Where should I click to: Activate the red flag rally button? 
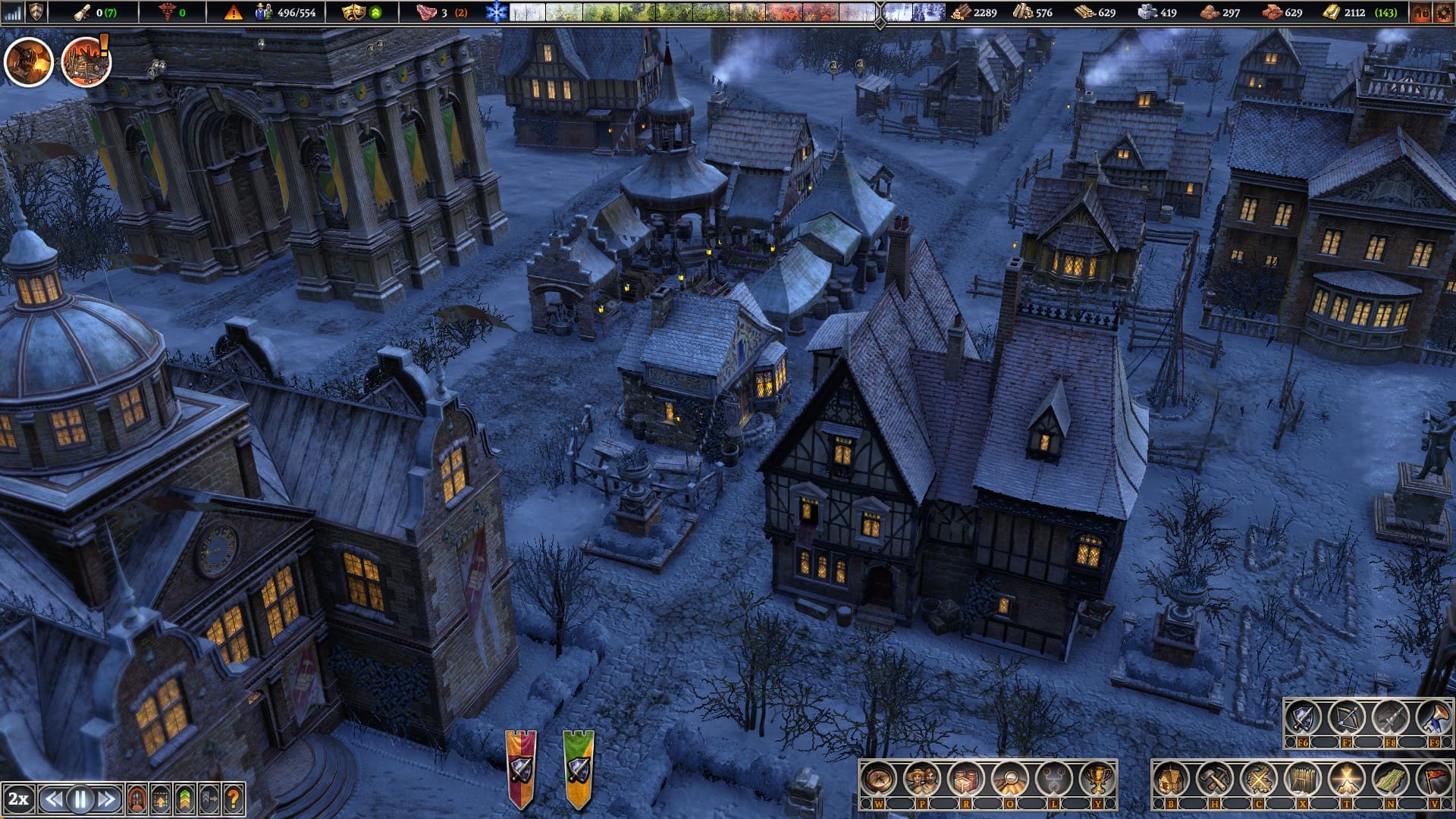click(x=1433, y=779)
